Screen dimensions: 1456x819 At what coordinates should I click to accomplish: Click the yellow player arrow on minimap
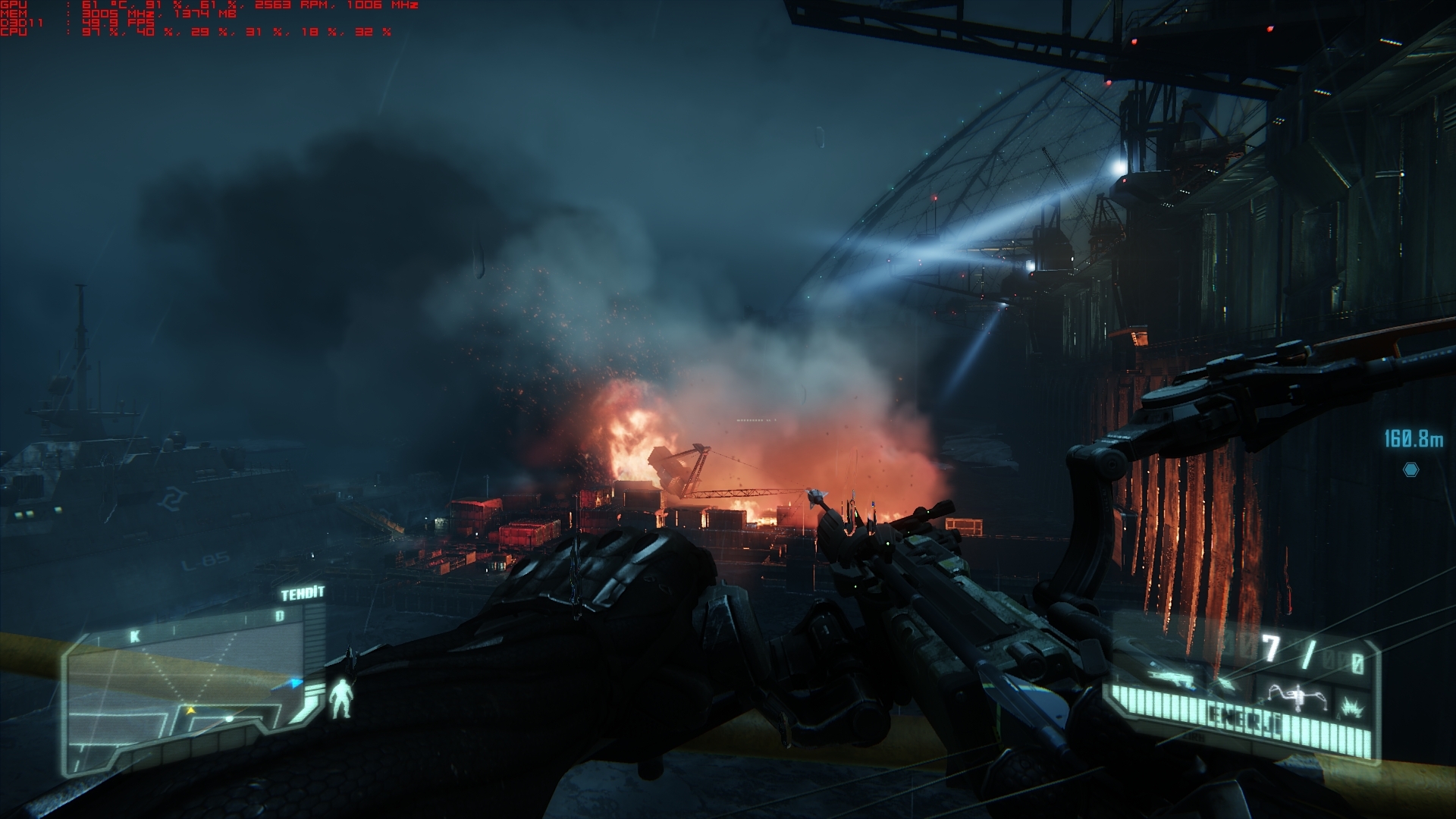point(190,711)
